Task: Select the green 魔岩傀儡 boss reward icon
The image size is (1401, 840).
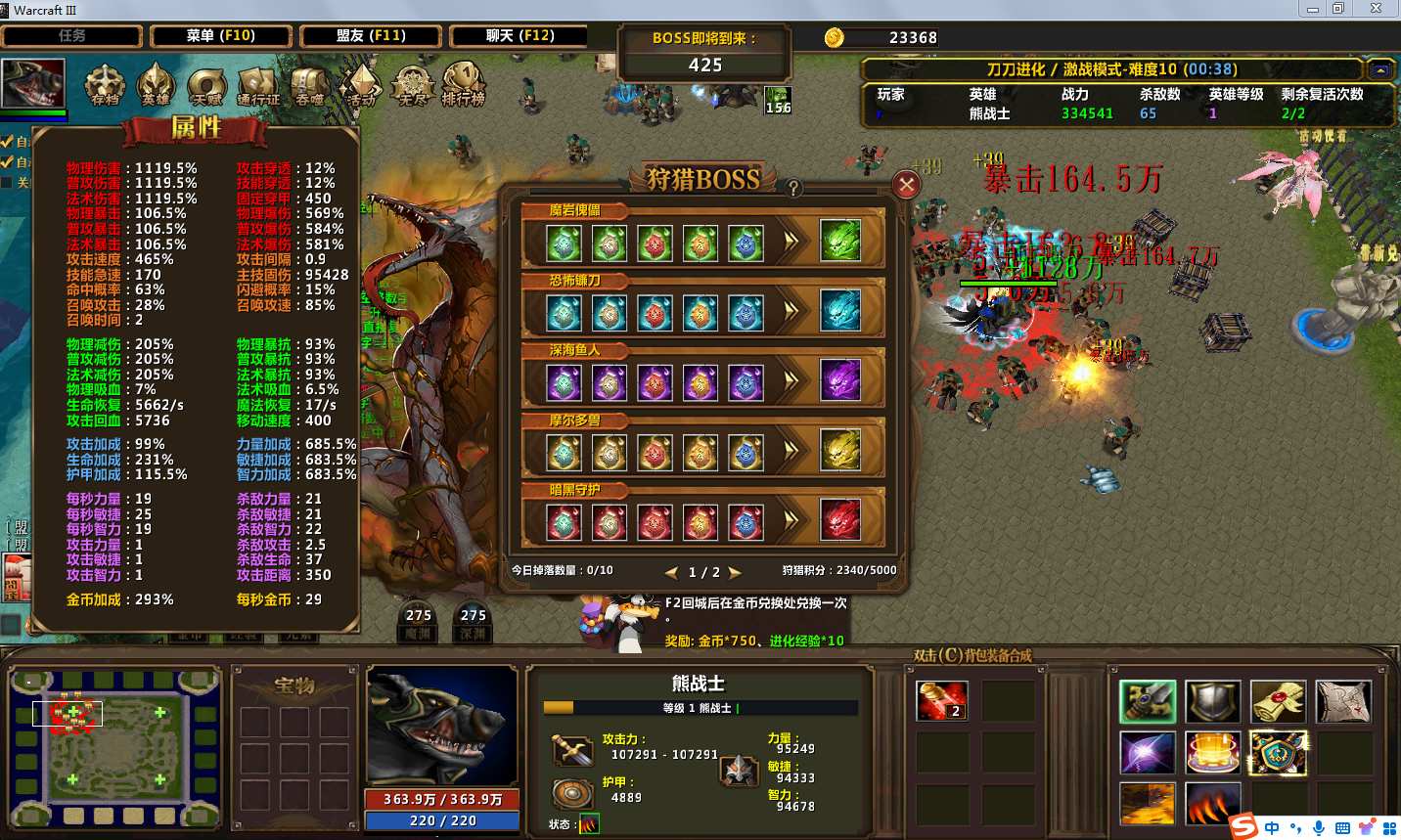Action: (x=839, y=241)
